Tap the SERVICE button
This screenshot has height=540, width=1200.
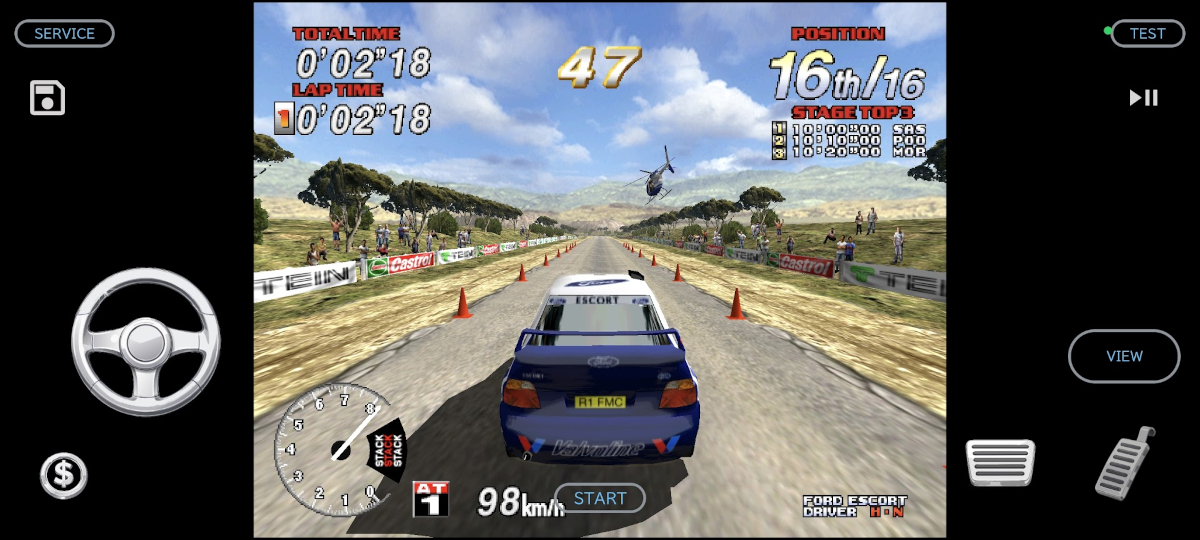64,34
